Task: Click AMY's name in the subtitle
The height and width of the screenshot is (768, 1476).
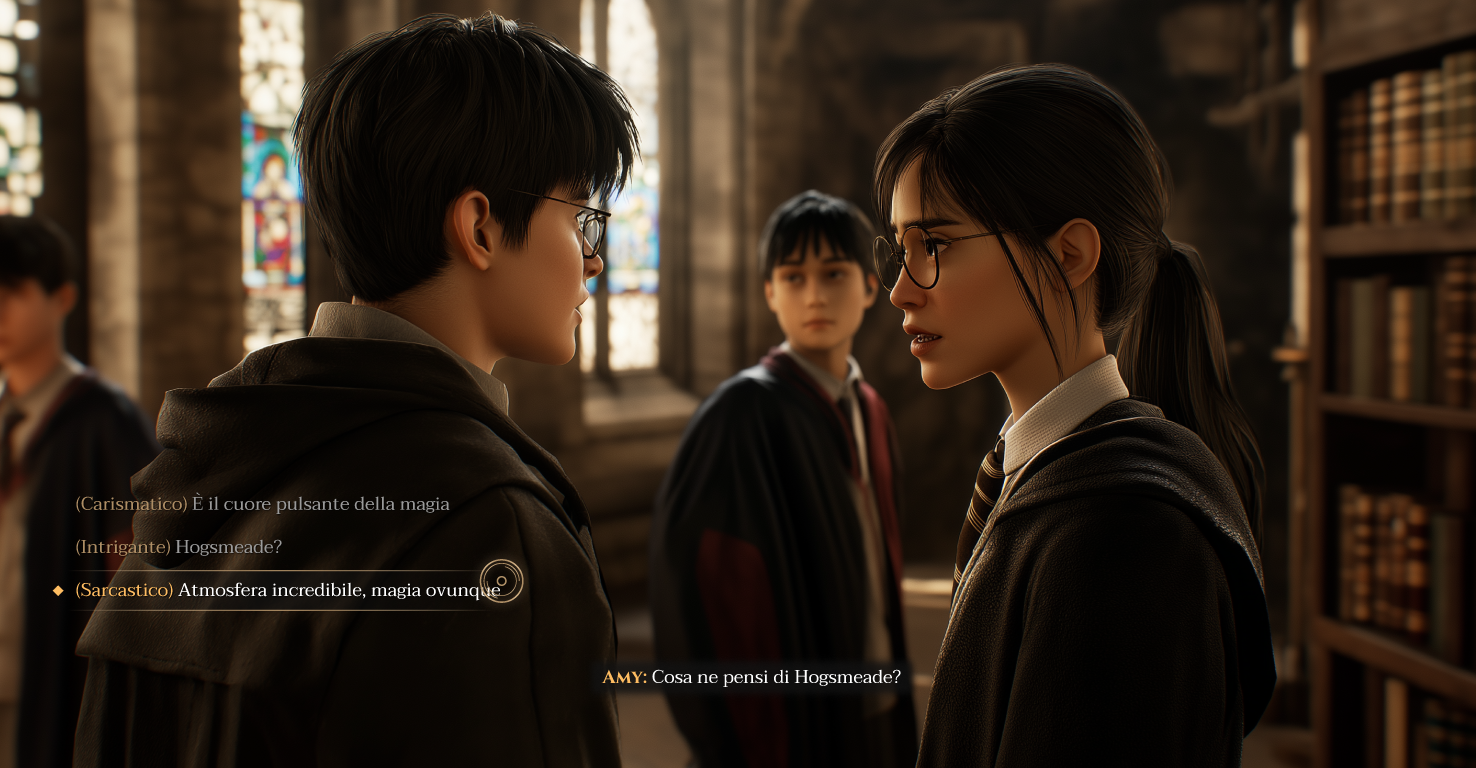Action: click(x=621, y=677)
